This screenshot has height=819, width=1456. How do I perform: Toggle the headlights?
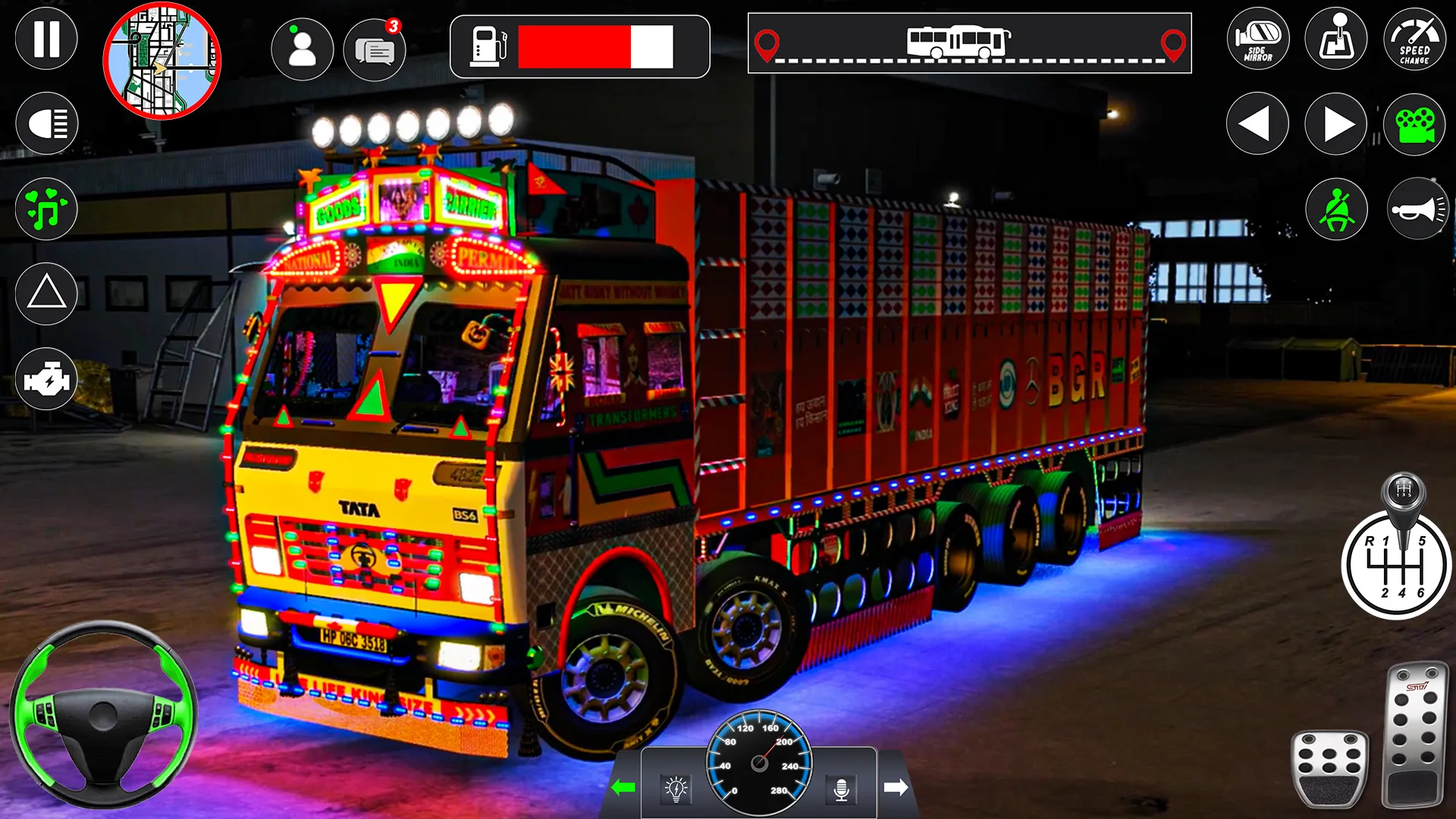[x=45, y=123]
